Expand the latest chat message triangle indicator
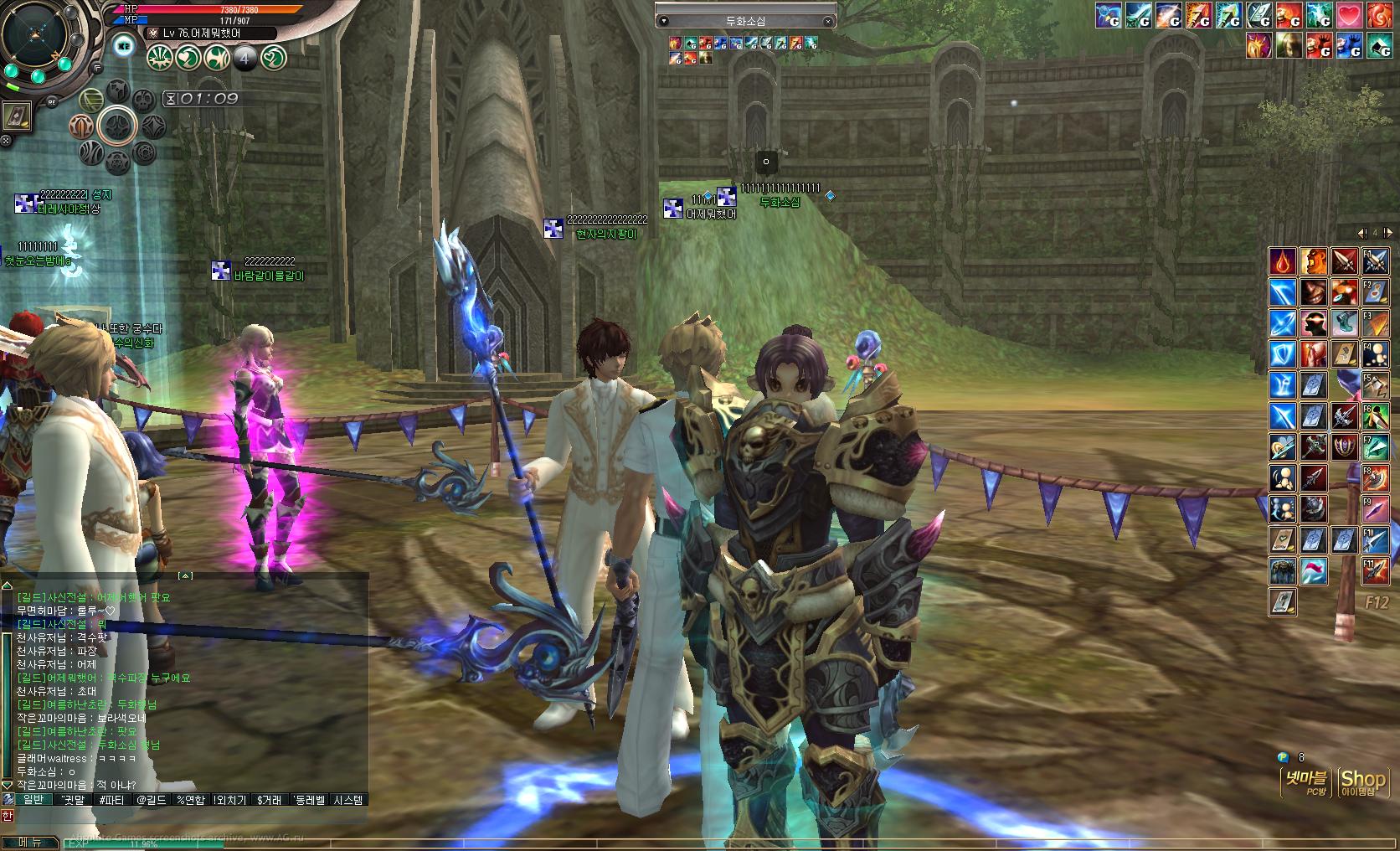 pyautogui.click(x=8, y=784)
